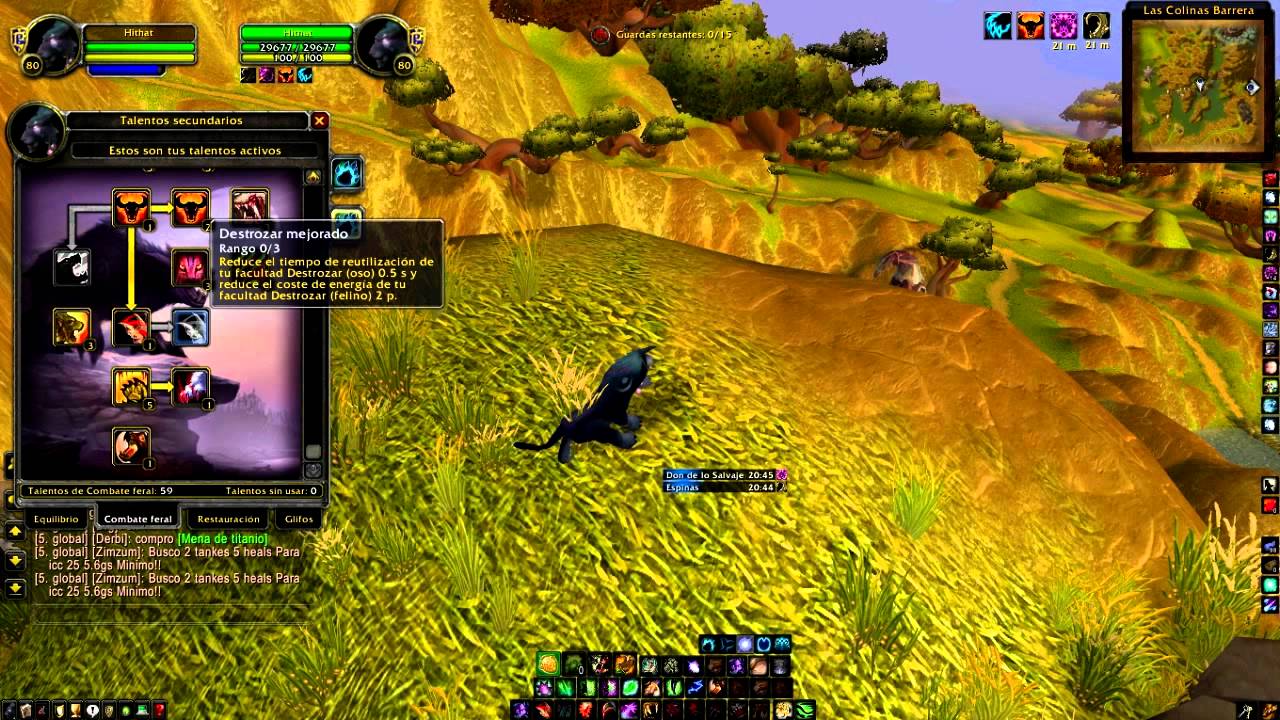Image resolution: width=1280 pixels, height=720 pixels.
Task: Activate the blue cat form stance button
Action: click(x=709, y=643)
